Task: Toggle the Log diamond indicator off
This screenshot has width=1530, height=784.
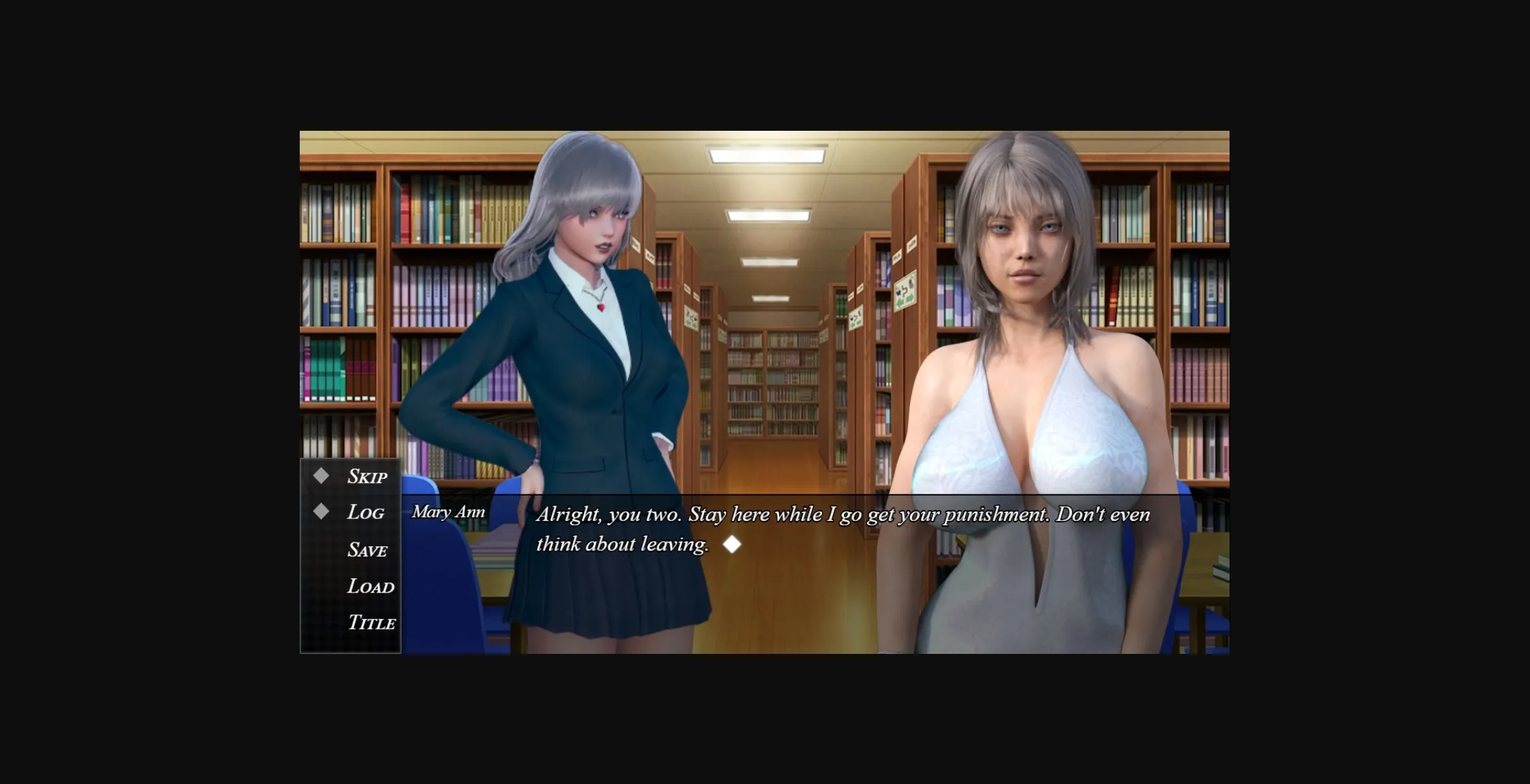Action: [321, 512]
